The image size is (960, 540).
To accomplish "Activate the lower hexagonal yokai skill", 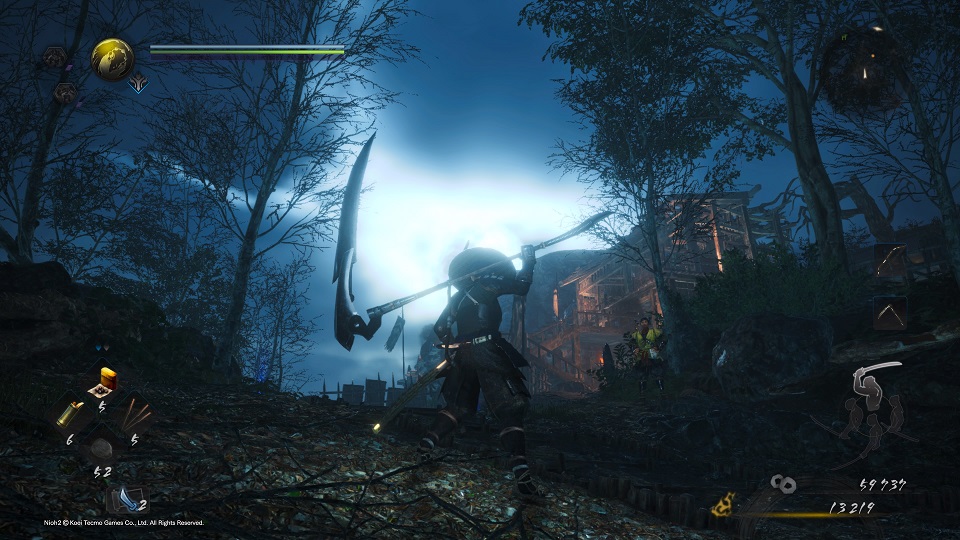I will click(x=64, y=93).
